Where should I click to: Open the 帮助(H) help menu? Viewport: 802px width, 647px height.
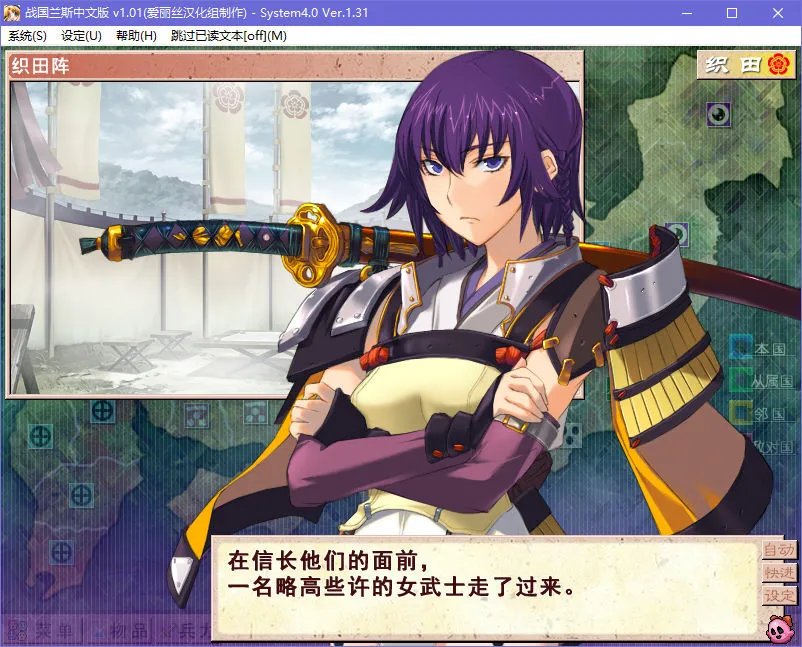tap(136, 35)
